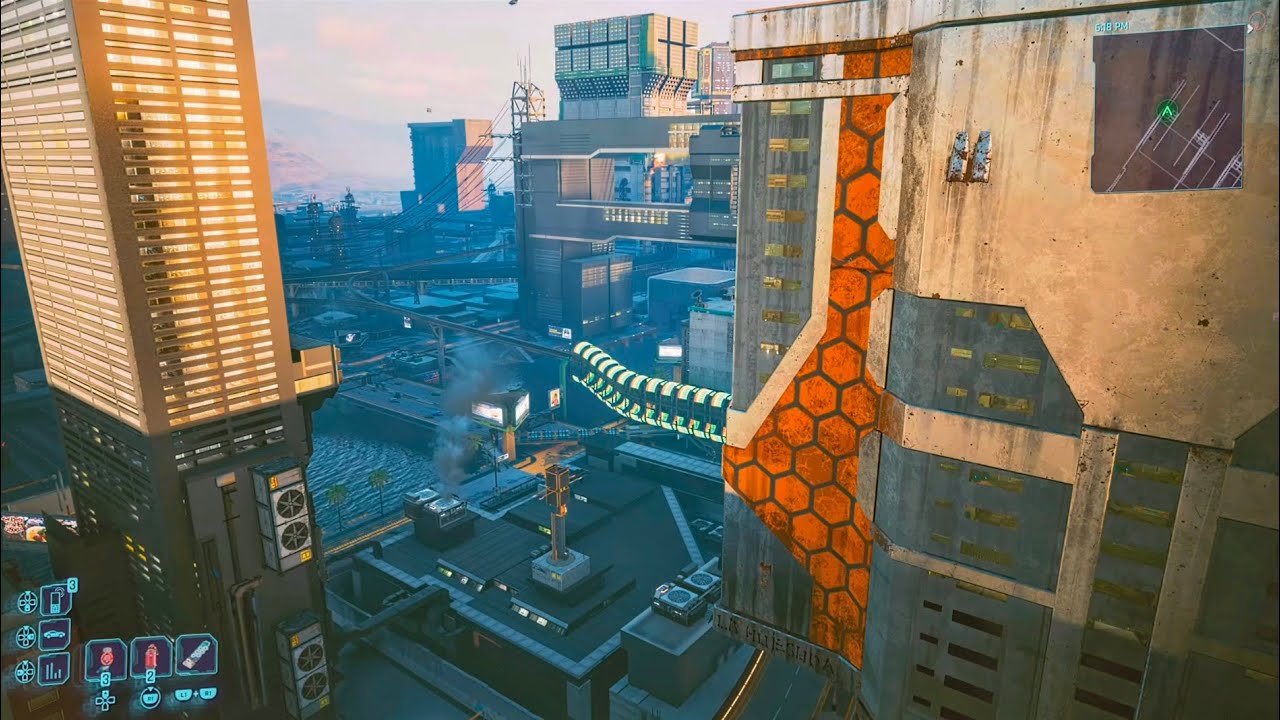Call vehicle with the car icon

click(x=55, y=633)
